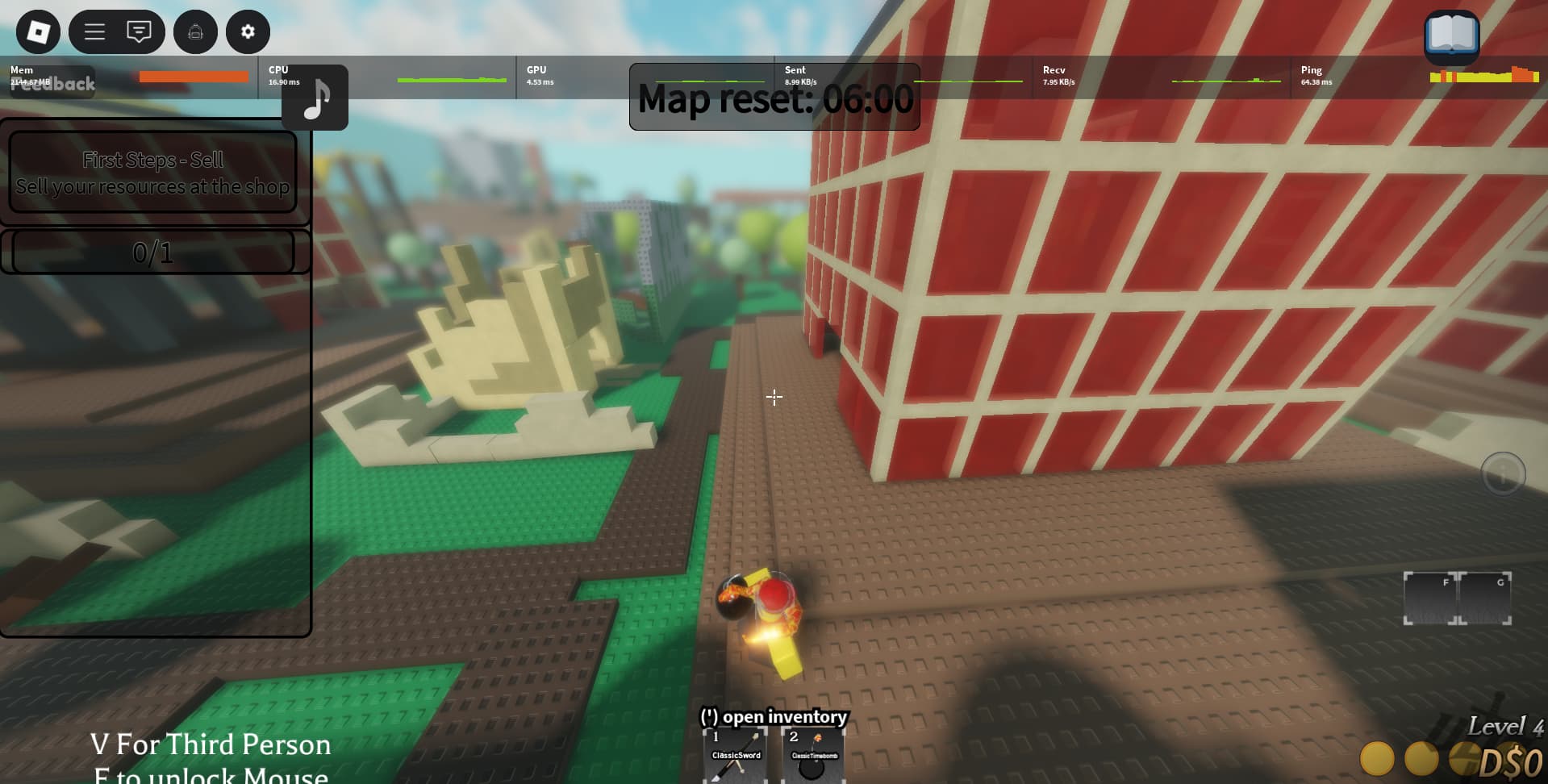Select the ClassicSword hotbar slot
The height and width of the screenshot is (784, 1548).
point(736,757)
